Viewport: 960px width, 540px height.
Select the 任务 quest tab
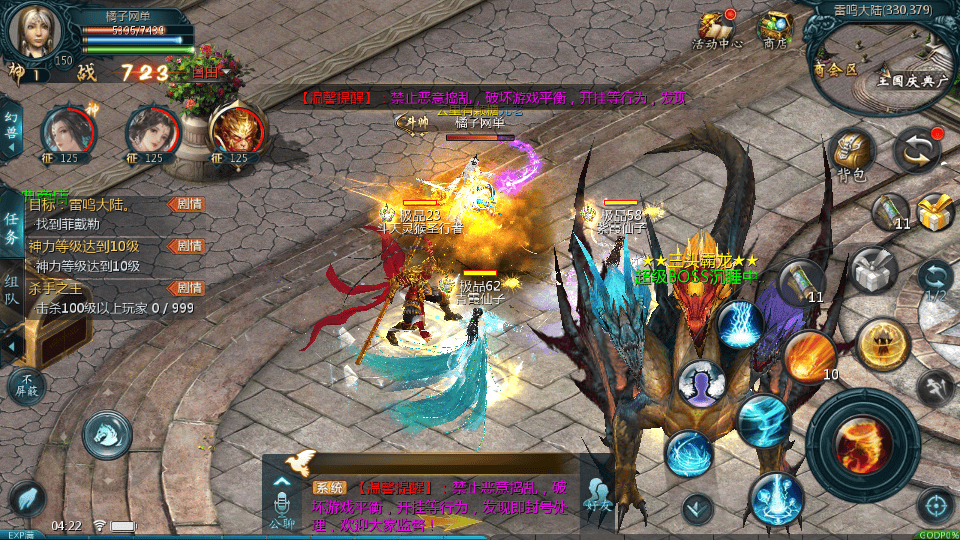tap(11, 227)
